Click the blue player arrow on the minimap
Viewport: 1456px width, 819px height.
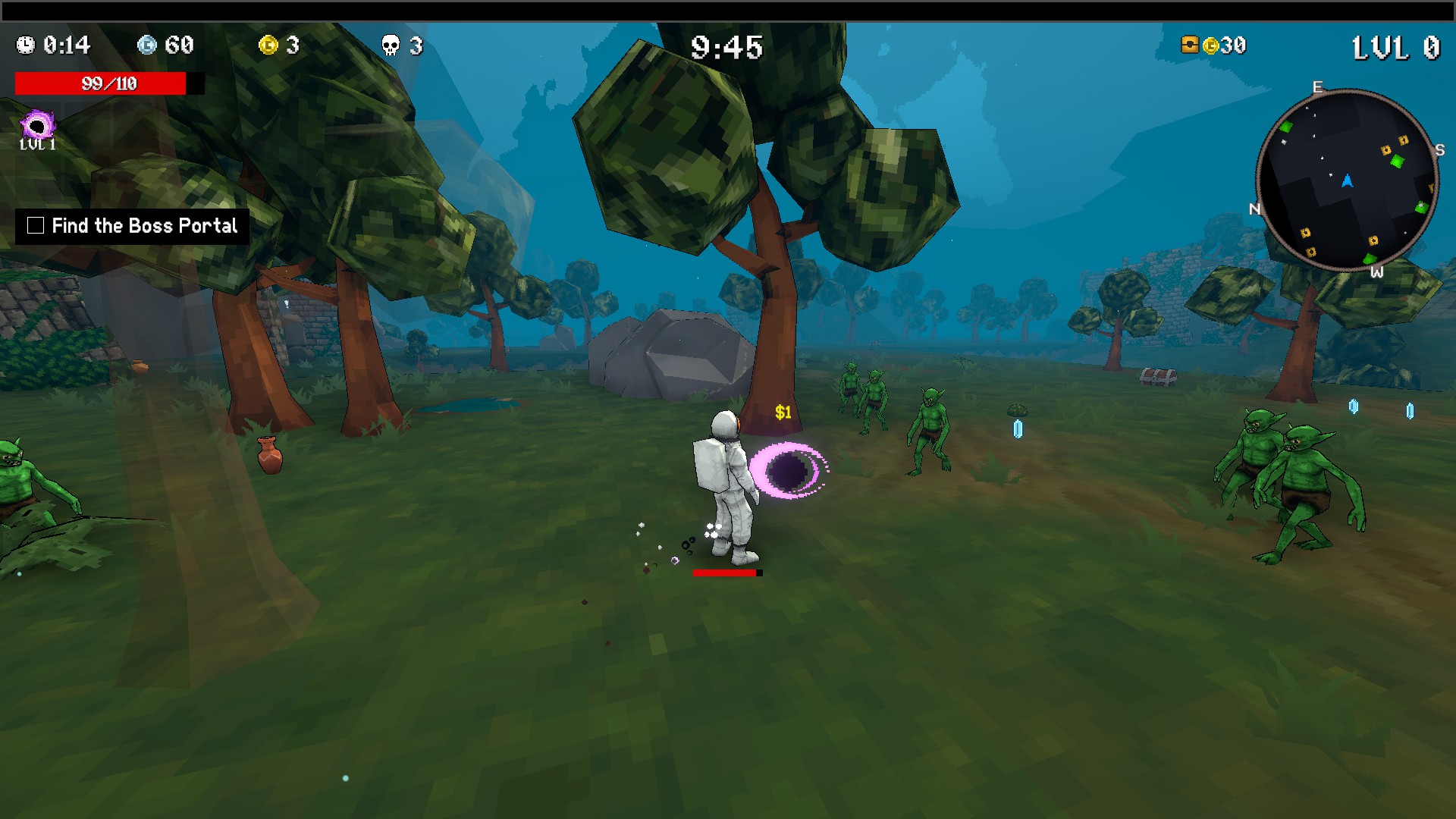pos(1346,180)
